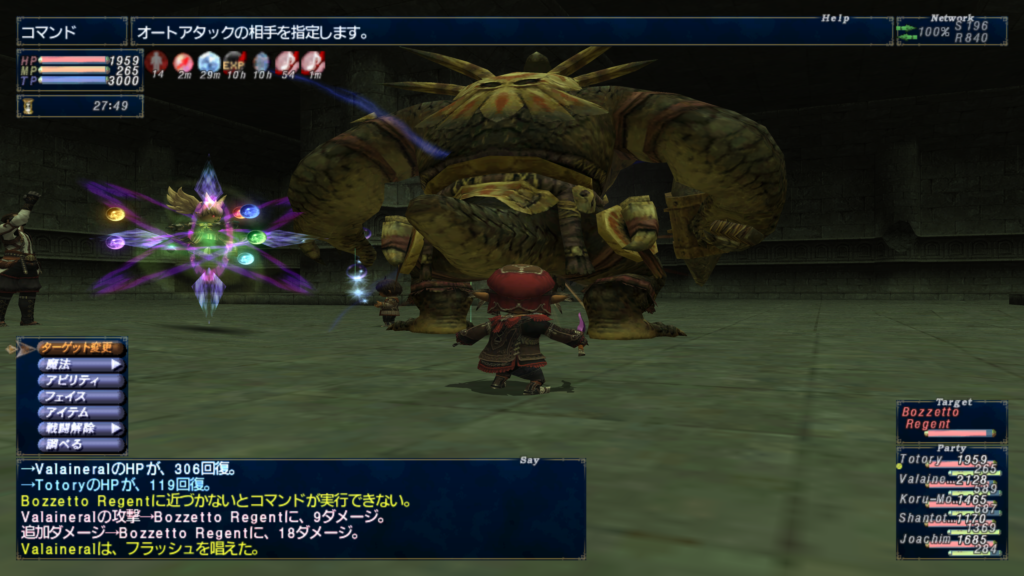Choose ターゲット変更 in the command menu
This screenshot has width=1024, height=576.
[81, 348]
